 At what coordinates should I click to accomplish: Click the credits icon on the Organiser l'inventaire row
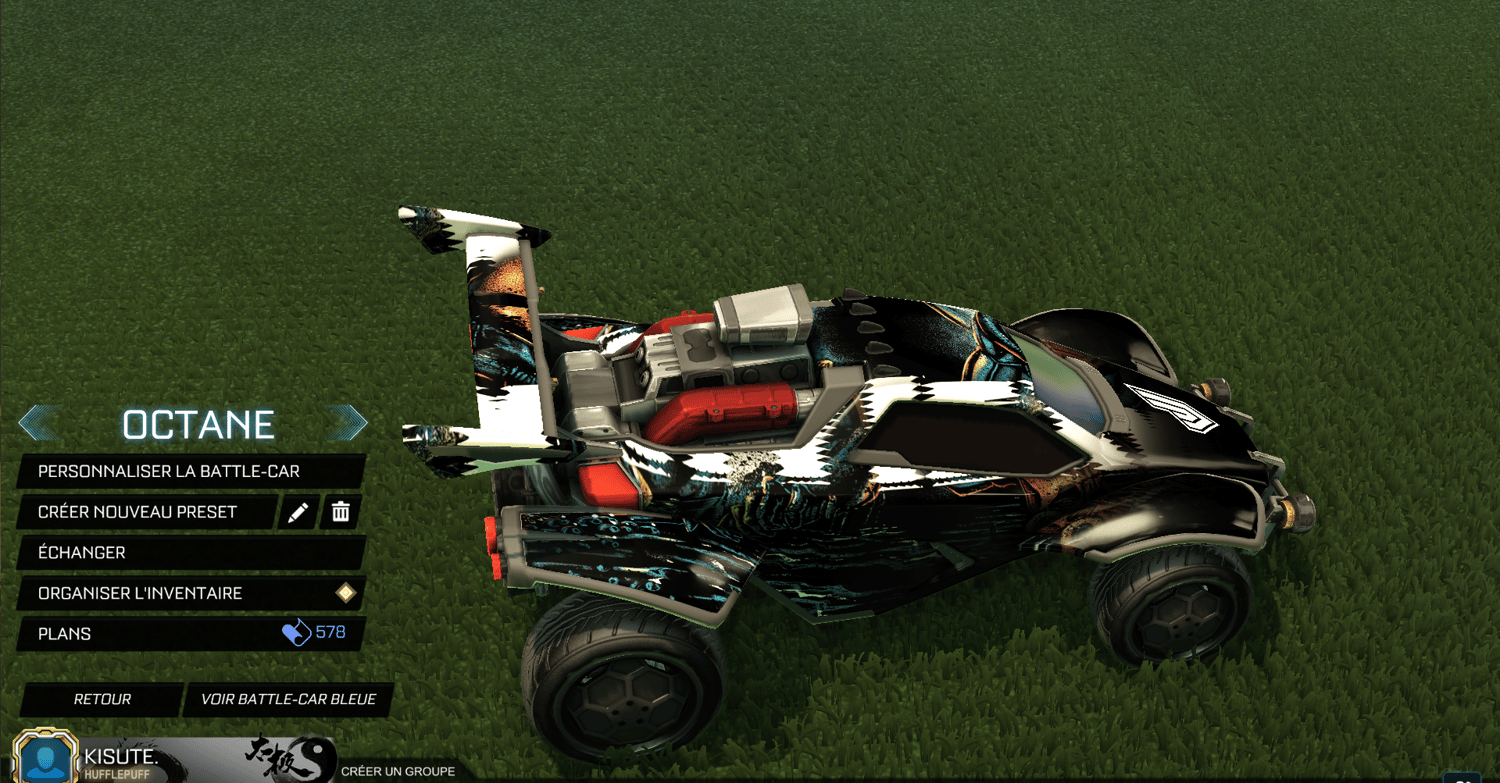pos(344,593)
